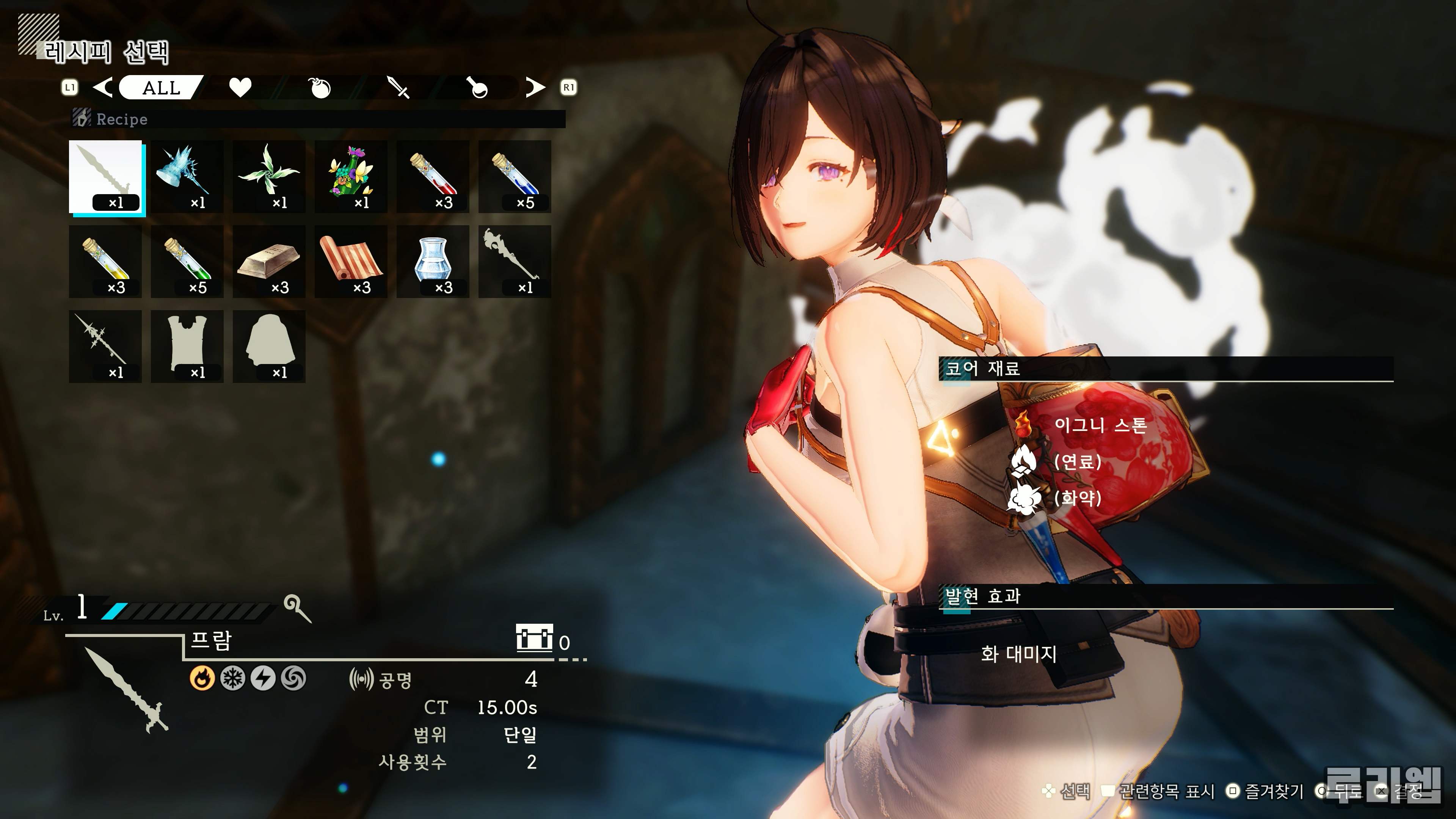The image size is (1456, 819).
Task: Choose the green potion vial recipe
Action: point(187,261)
